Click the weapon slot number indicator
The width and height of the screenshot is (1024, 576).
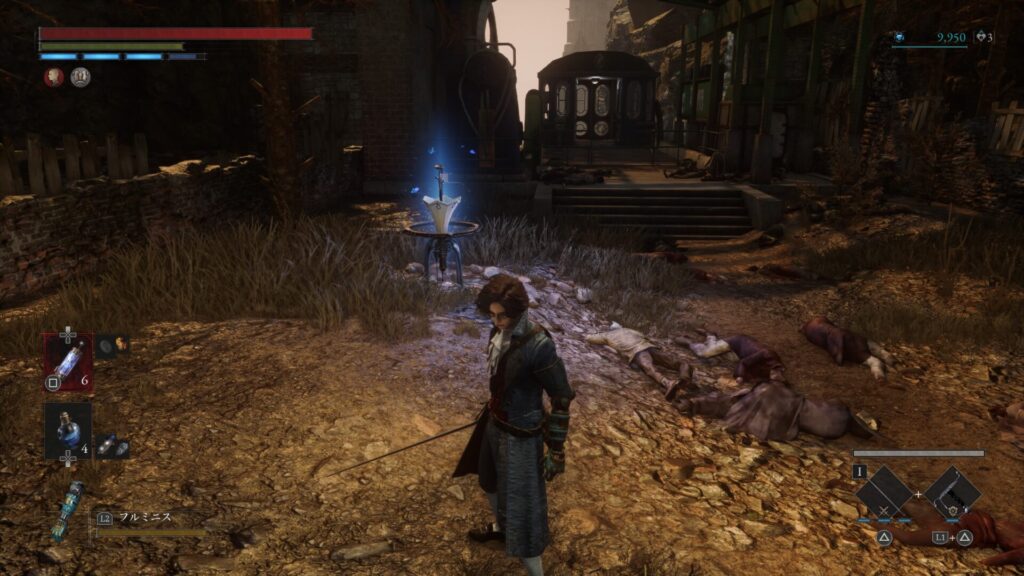(858, 470)
